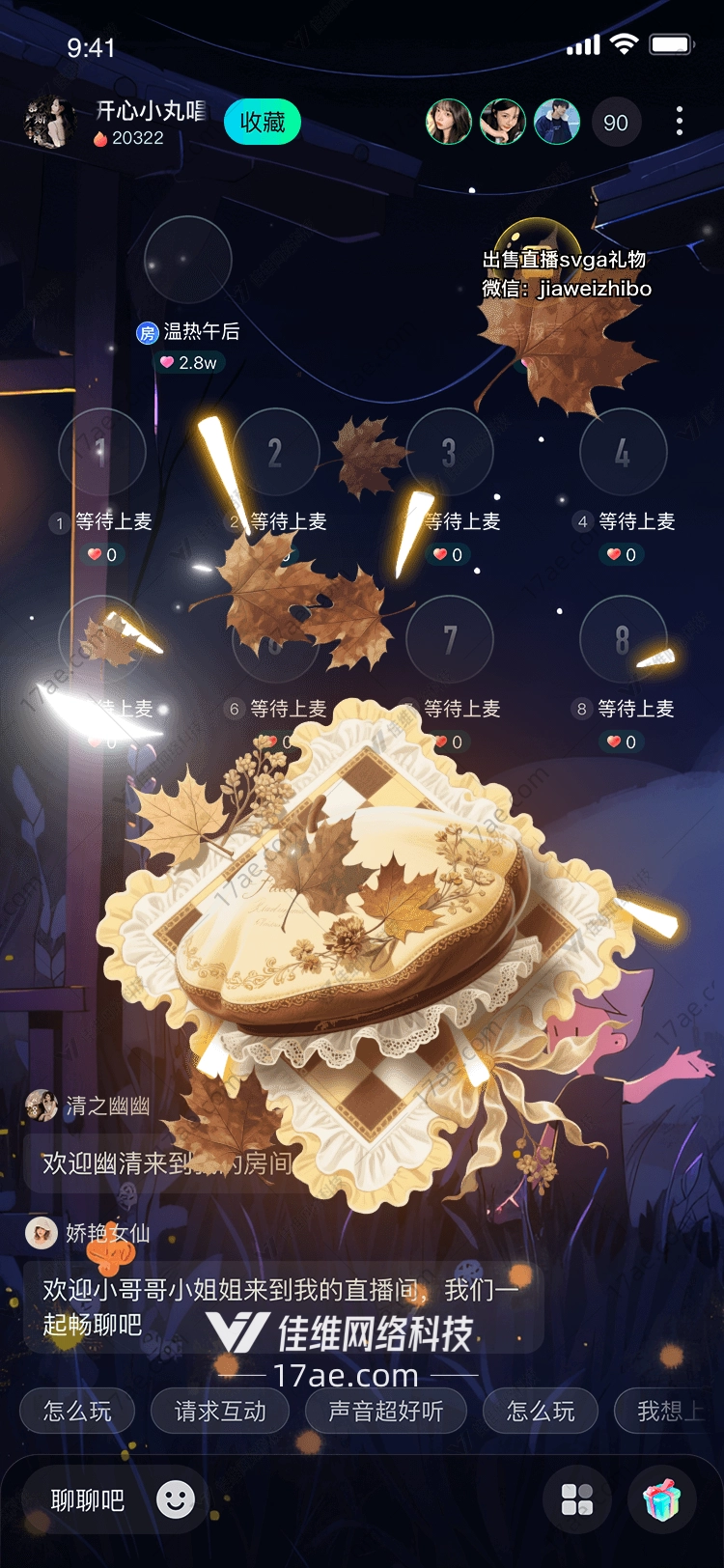Take mic seat number 8
This screenshot has width=724, height=1568.
pos(623,639)
